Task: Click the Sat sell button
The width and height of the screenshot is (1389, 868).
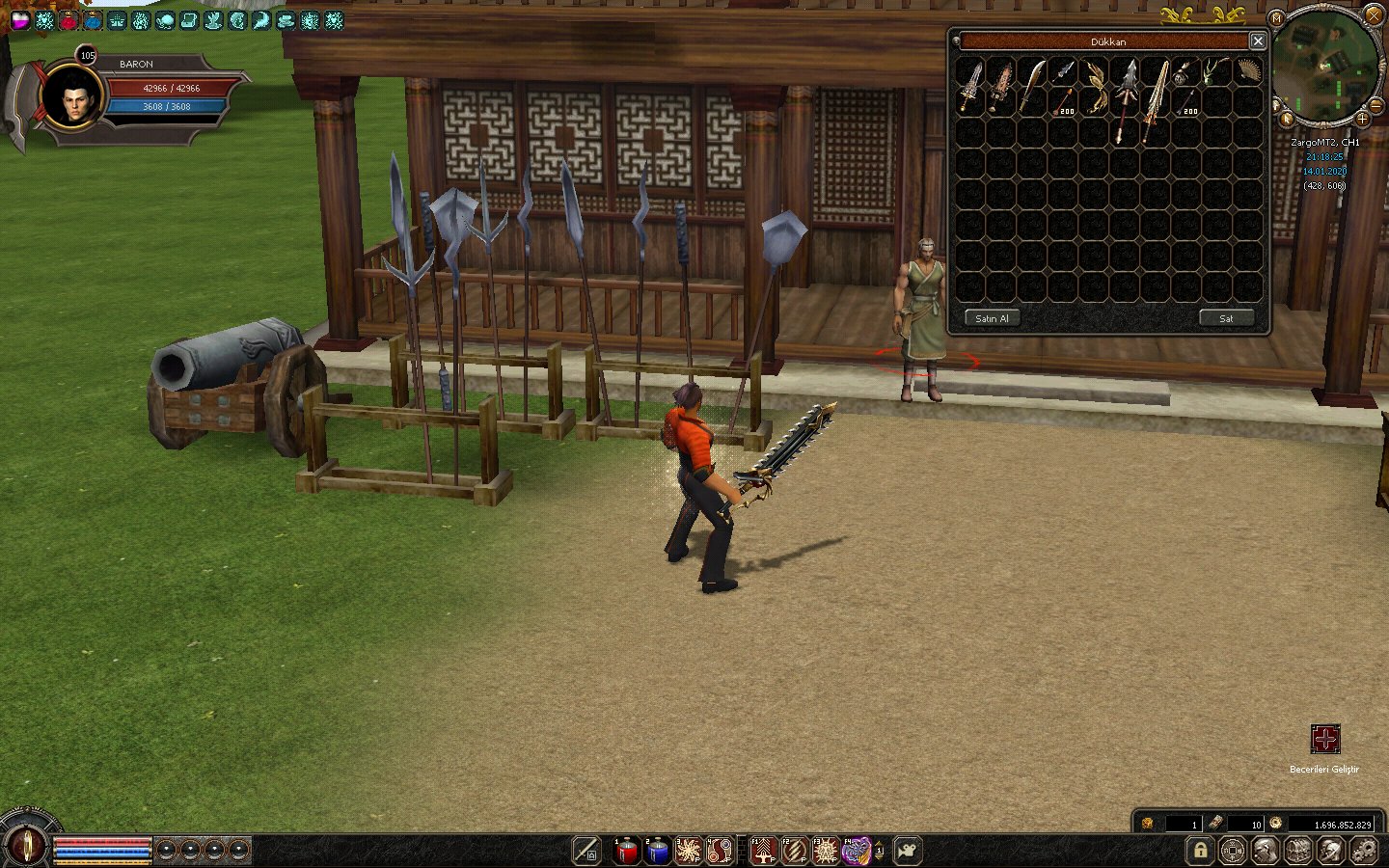Action: [1226, 318]
